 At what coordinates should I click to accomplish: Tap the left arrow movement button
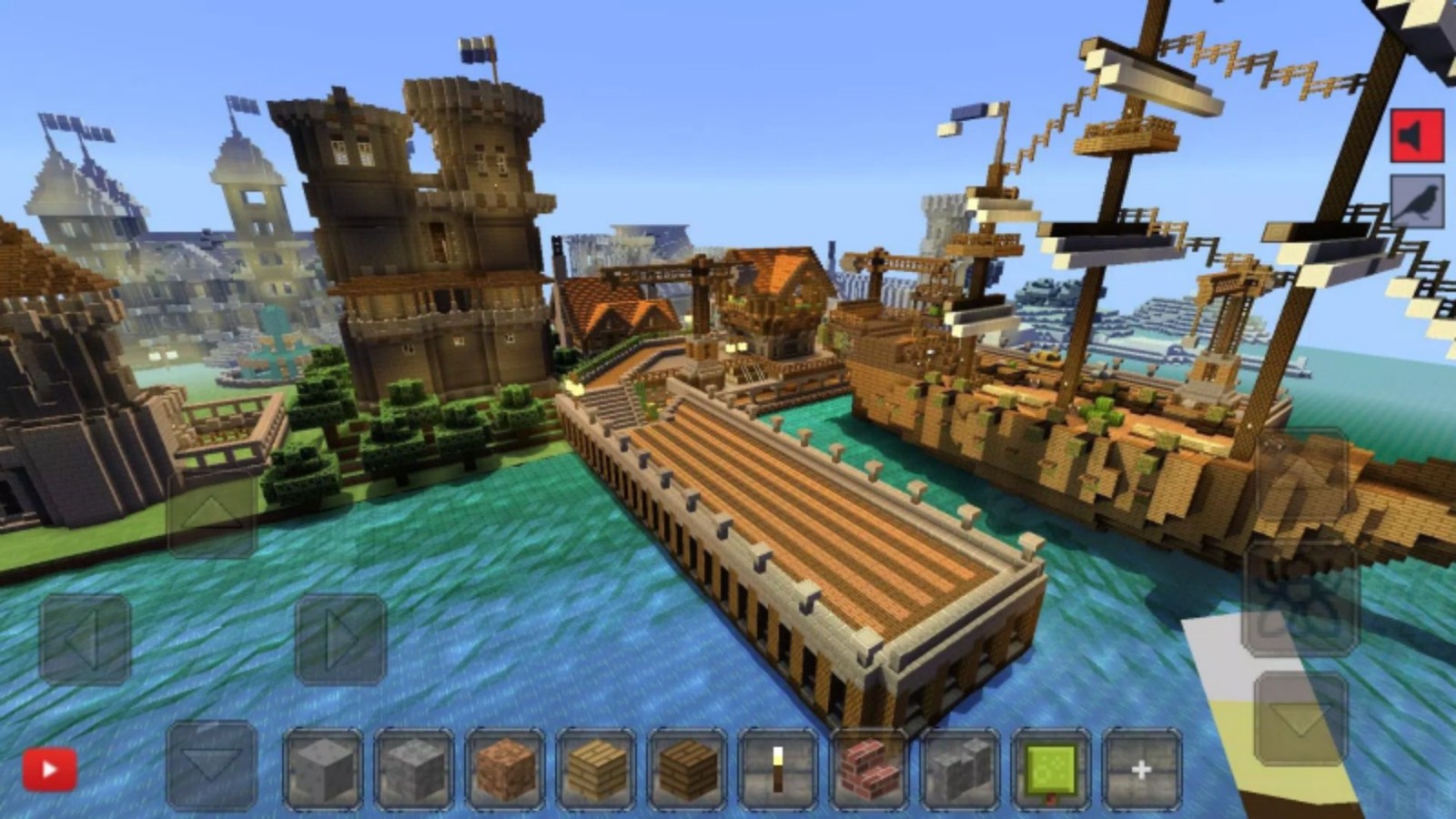[x=85, y=639]
